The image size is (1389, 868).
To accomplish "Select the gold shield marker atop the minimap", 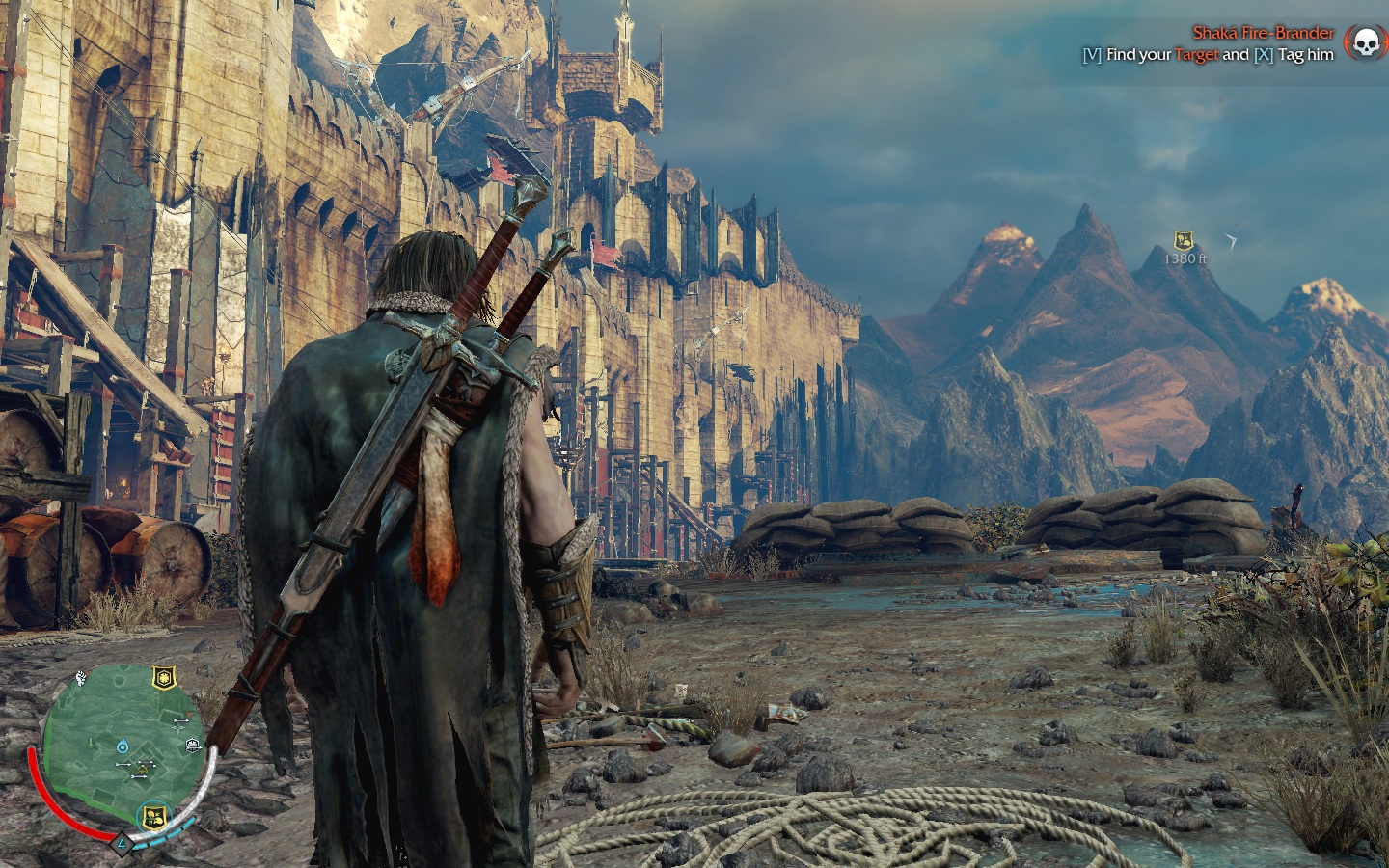I will pyautogui.click(x=164, y=677).
